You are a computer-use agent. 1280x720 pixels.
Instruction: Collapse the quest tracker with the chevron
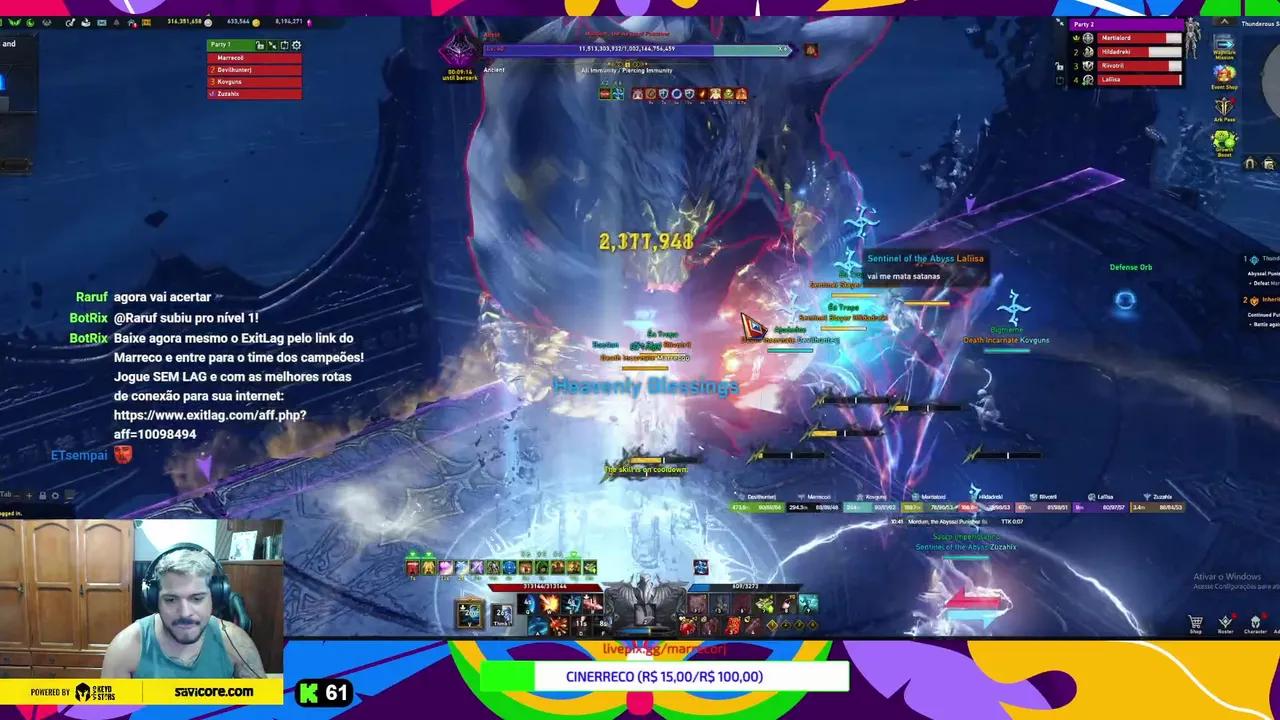tap(1224, 21)
